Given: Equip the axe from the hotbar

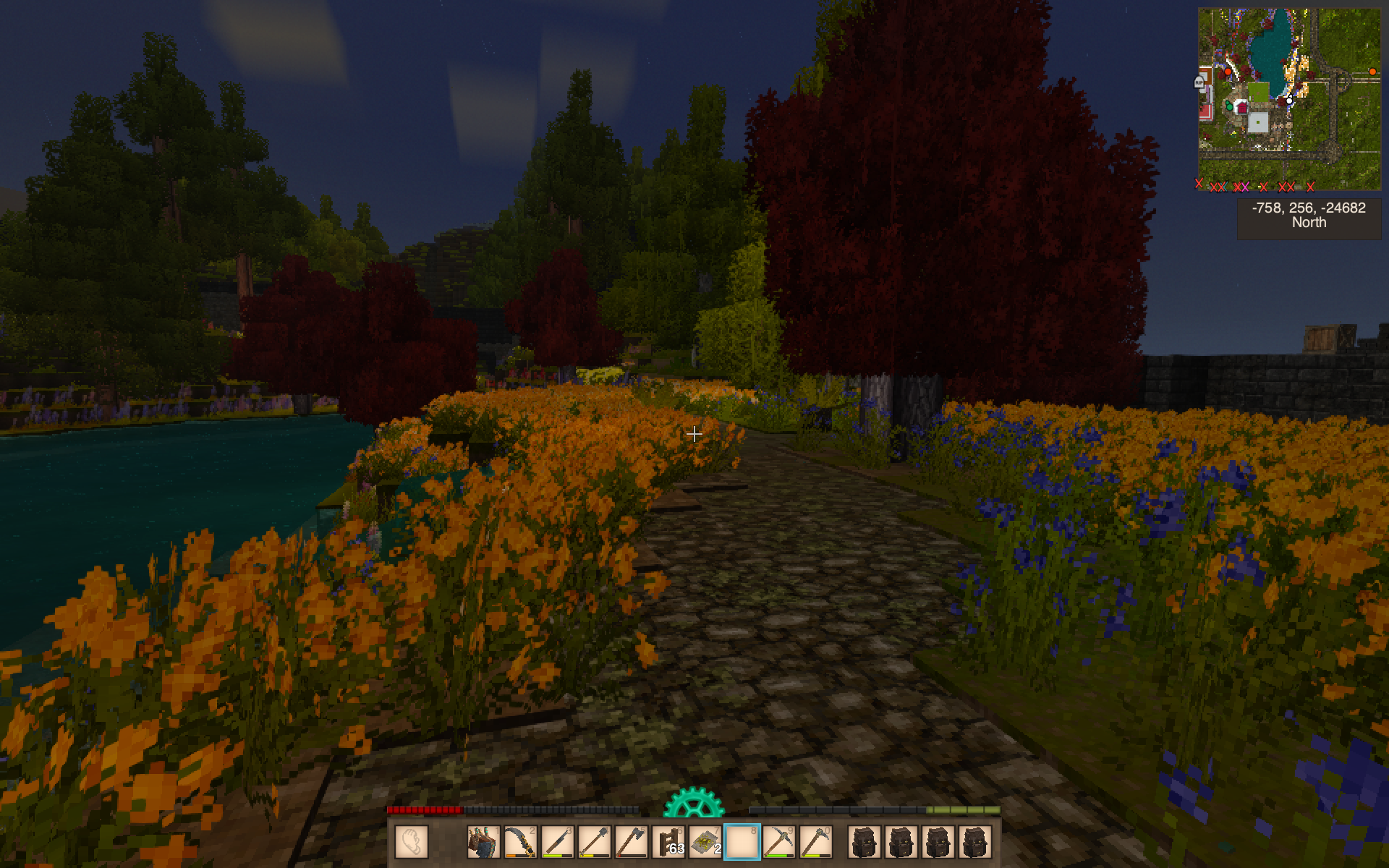Looking at the screenshot, I should tap(631, 843).
